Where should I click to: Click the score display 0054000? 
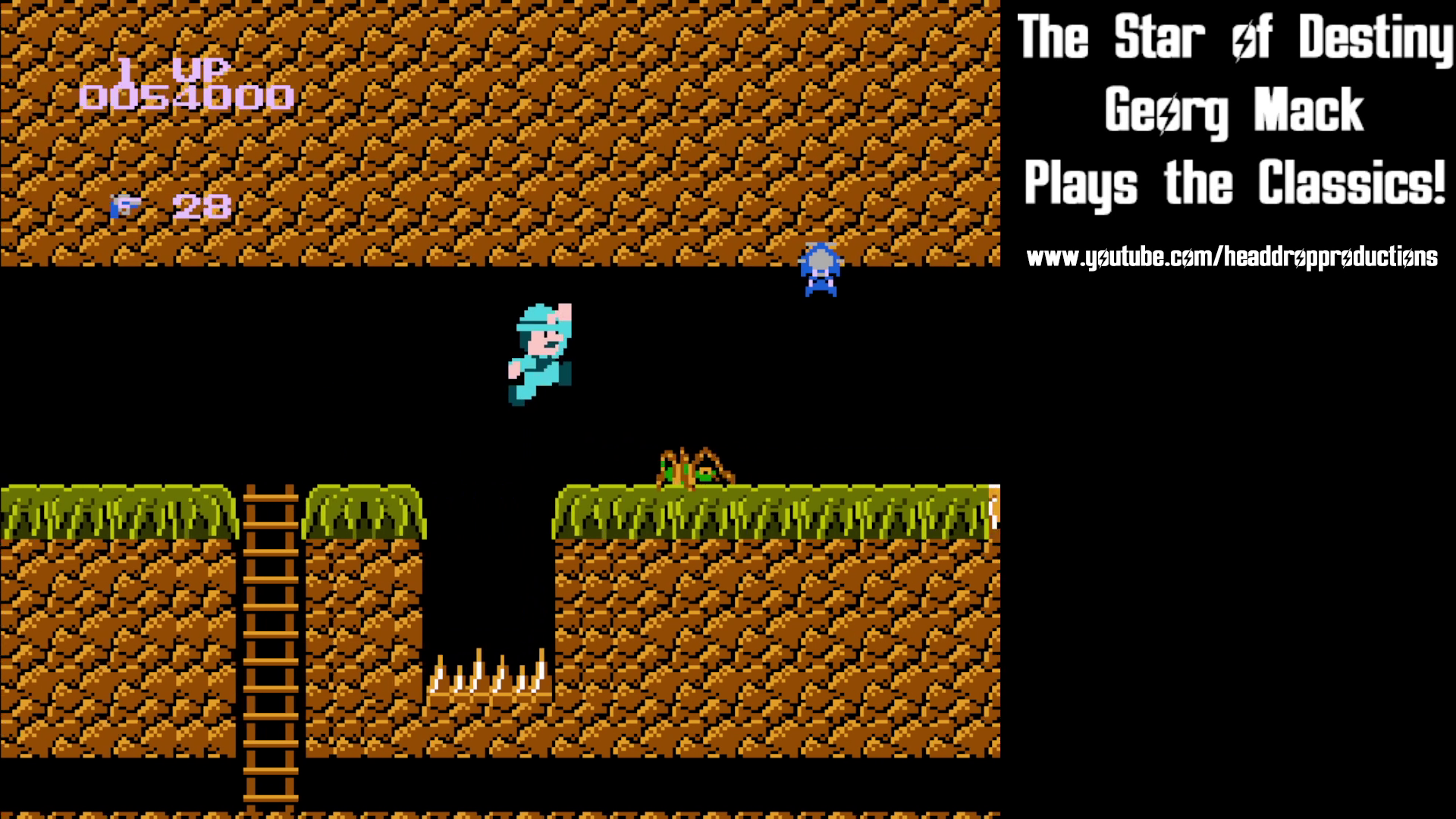tap(188, 97)
